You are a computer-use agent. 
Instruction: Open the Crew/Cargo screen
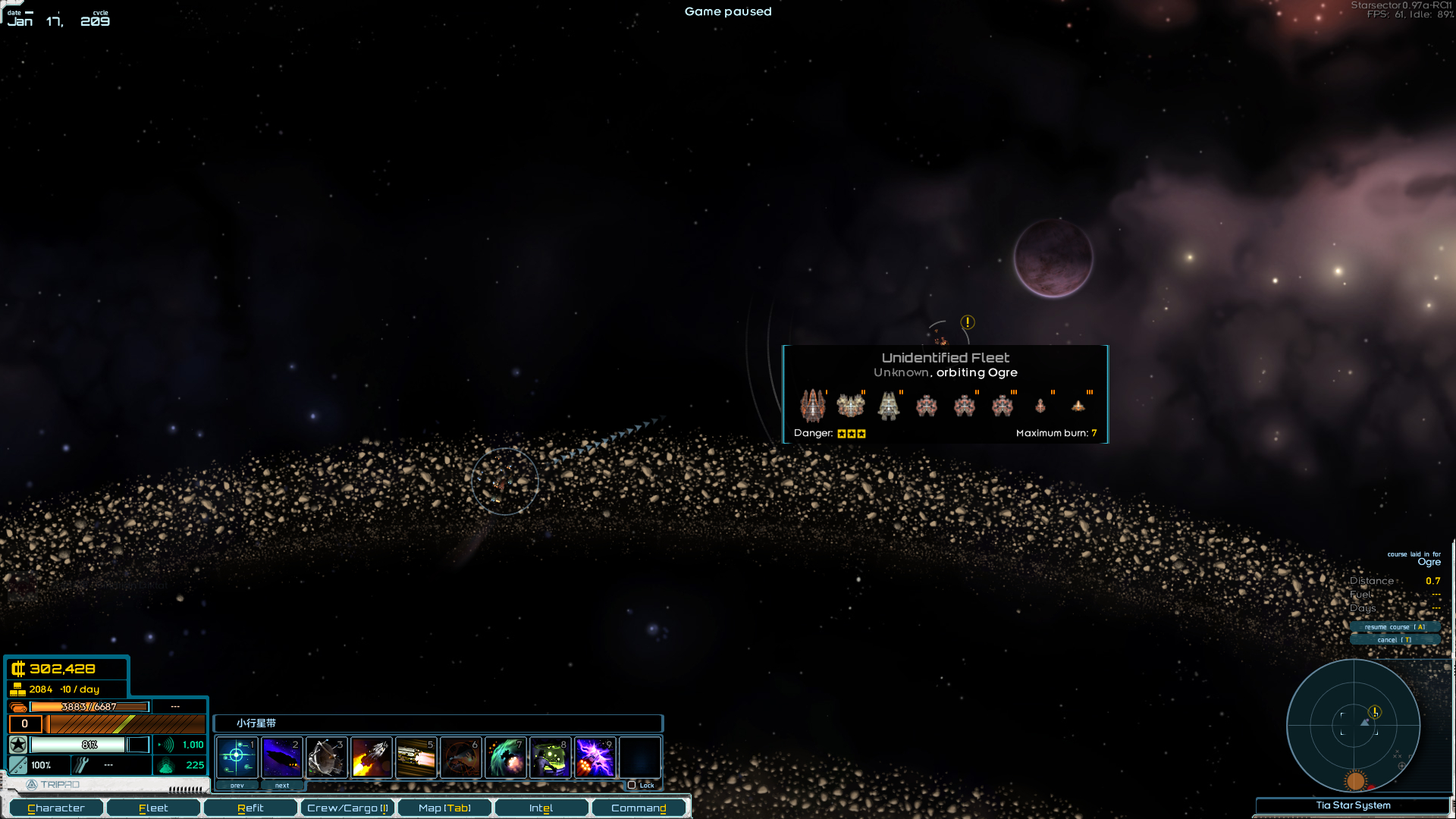[347, 808]
